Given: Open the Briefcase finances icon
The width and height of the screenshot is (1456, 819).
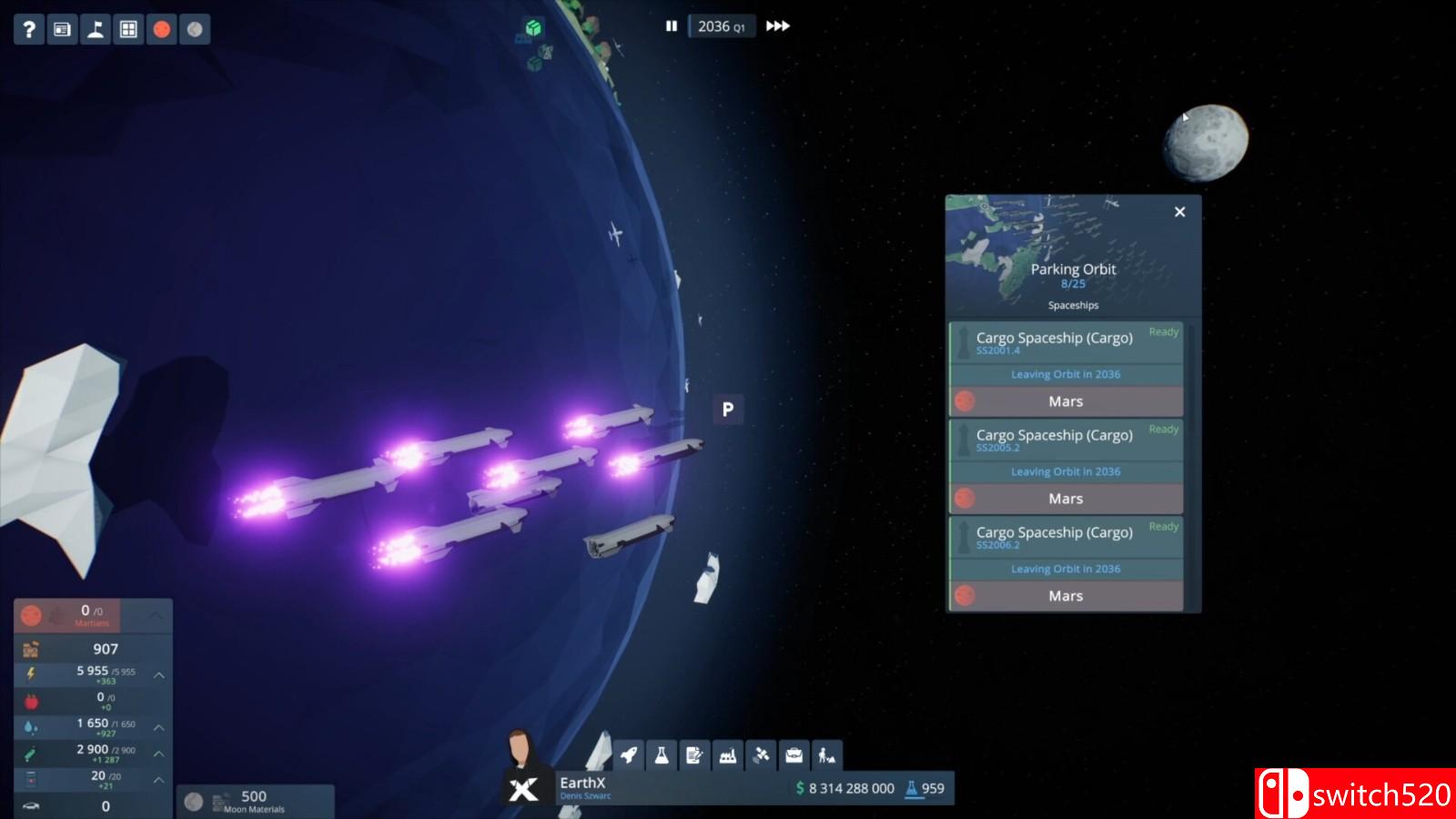Looking at the screenshot, I should (794, 755).
